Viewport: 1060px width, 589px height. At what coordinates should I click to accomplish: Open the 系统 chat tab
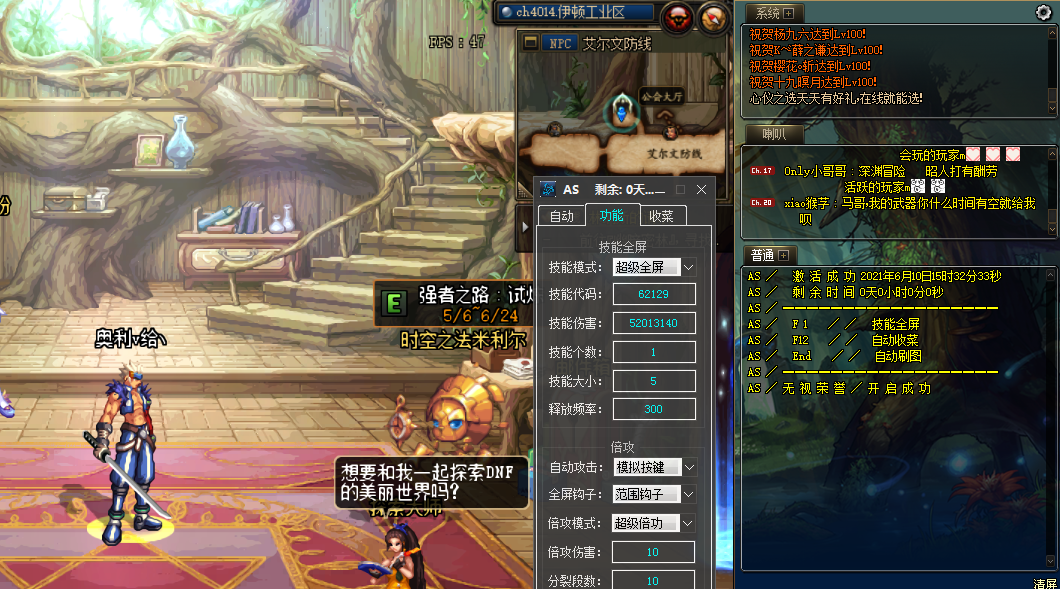pos(767,13)
